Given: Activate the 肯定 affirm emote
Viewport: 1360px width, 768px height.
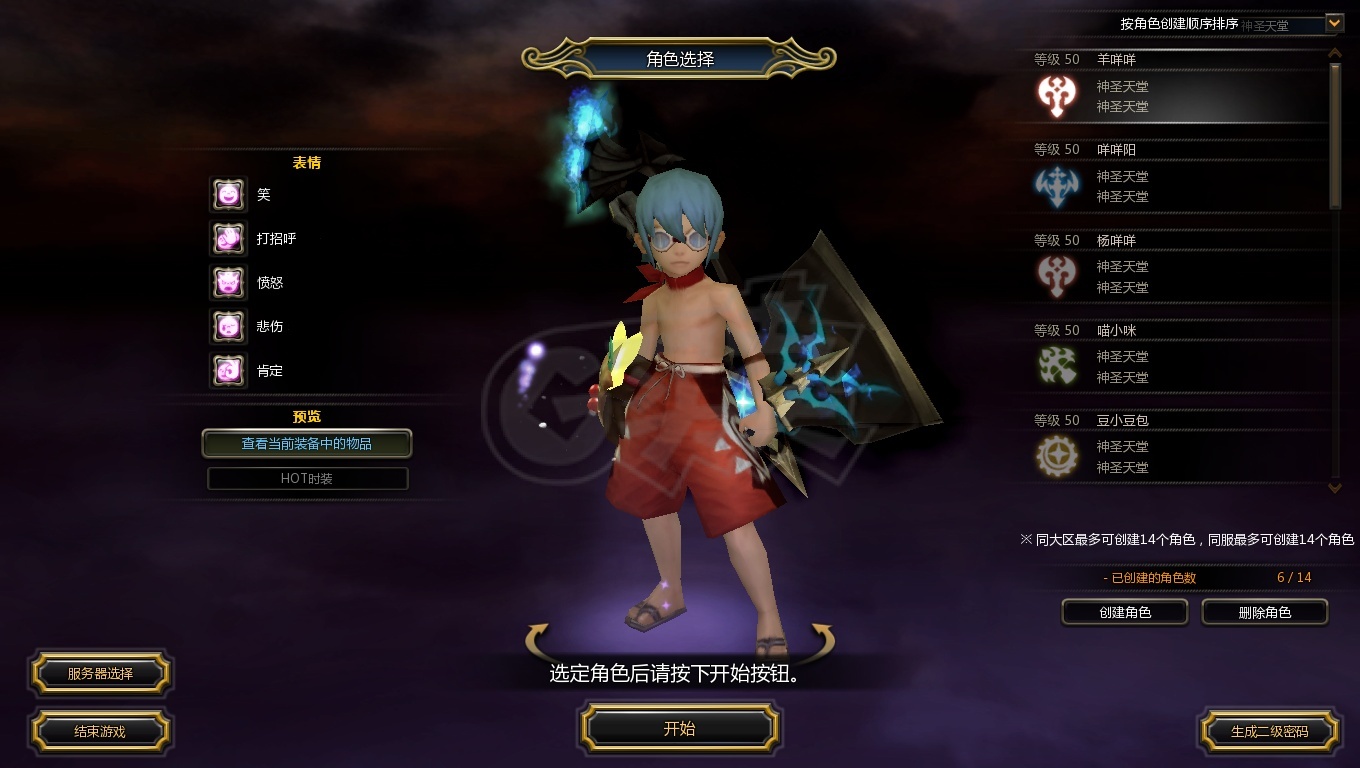Looking at the screenshot, I should pyautogui.click(x=228, y=371).
